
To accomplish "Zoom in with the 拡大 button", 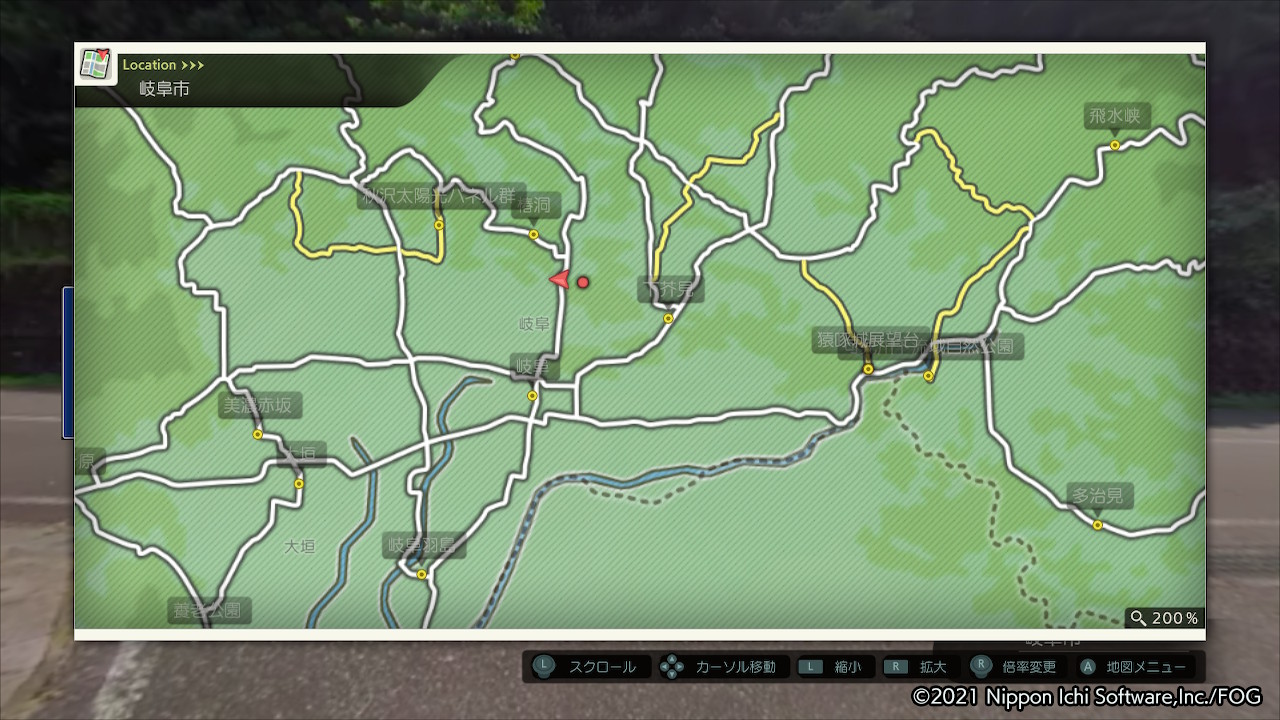I will [x=920, y=667].
